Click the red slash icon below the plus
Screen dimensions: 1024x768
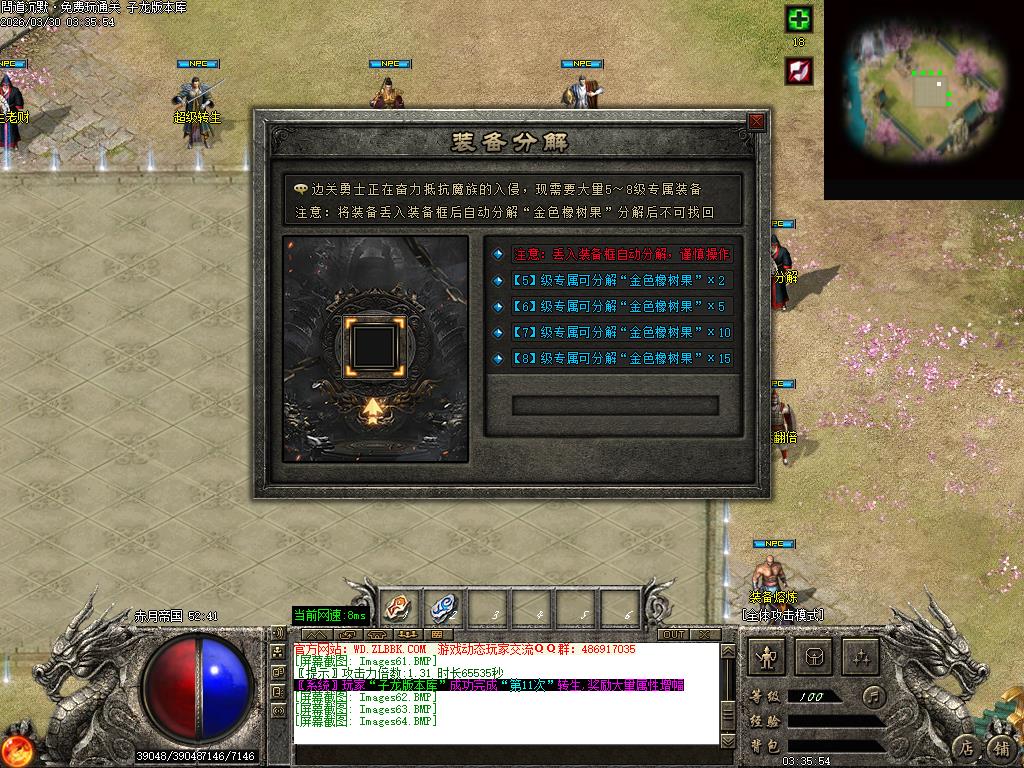point(799,70)
